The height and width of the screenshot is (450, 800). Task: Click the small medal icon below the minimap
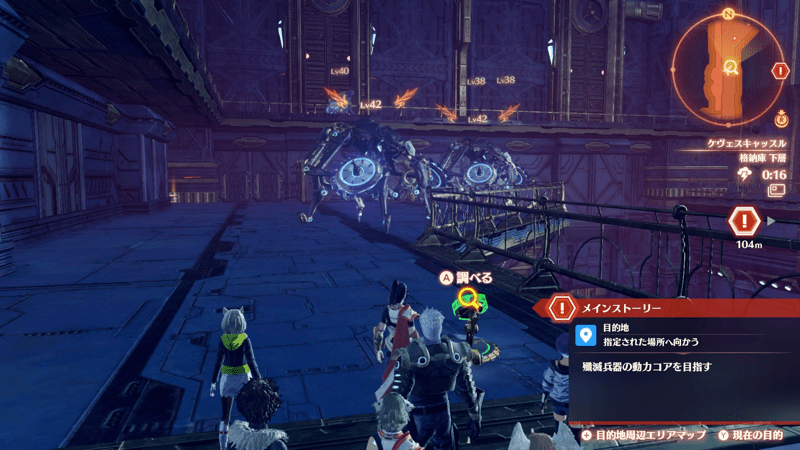[x=780, y=120]
